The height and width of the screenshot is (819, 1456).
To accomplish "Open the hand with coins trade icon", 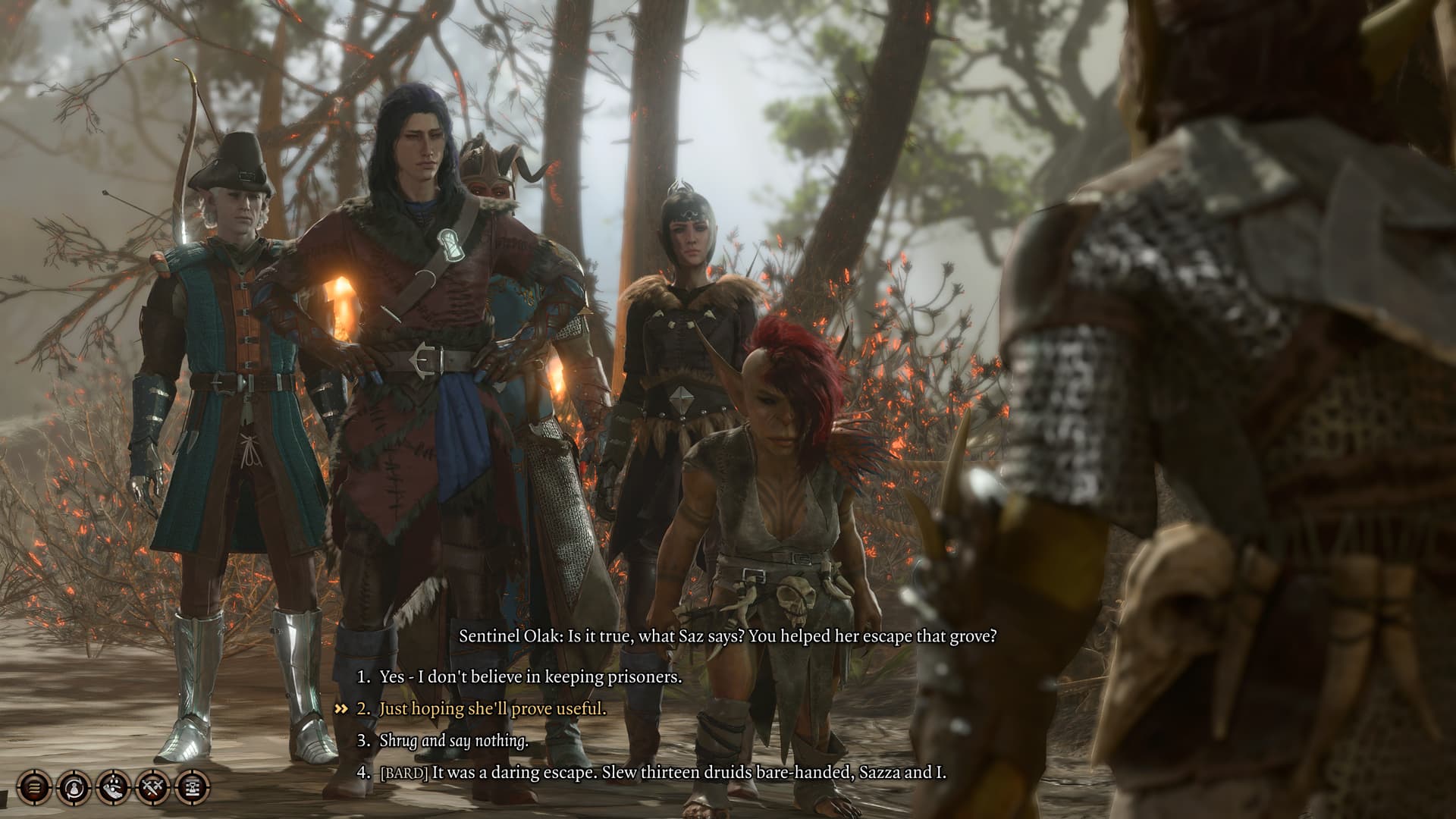I will pos(114,788).
